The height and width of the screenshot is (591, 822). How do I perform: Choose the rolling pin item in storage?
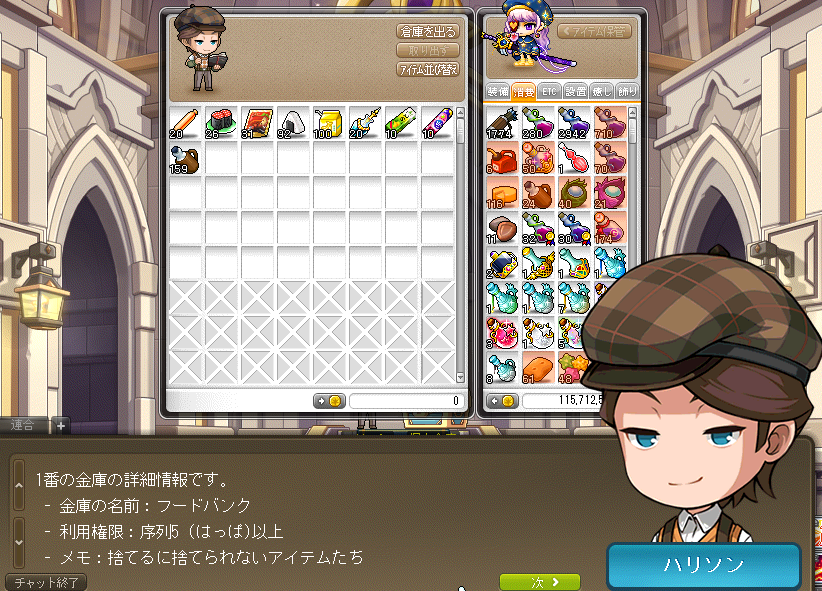click(185, 123)
